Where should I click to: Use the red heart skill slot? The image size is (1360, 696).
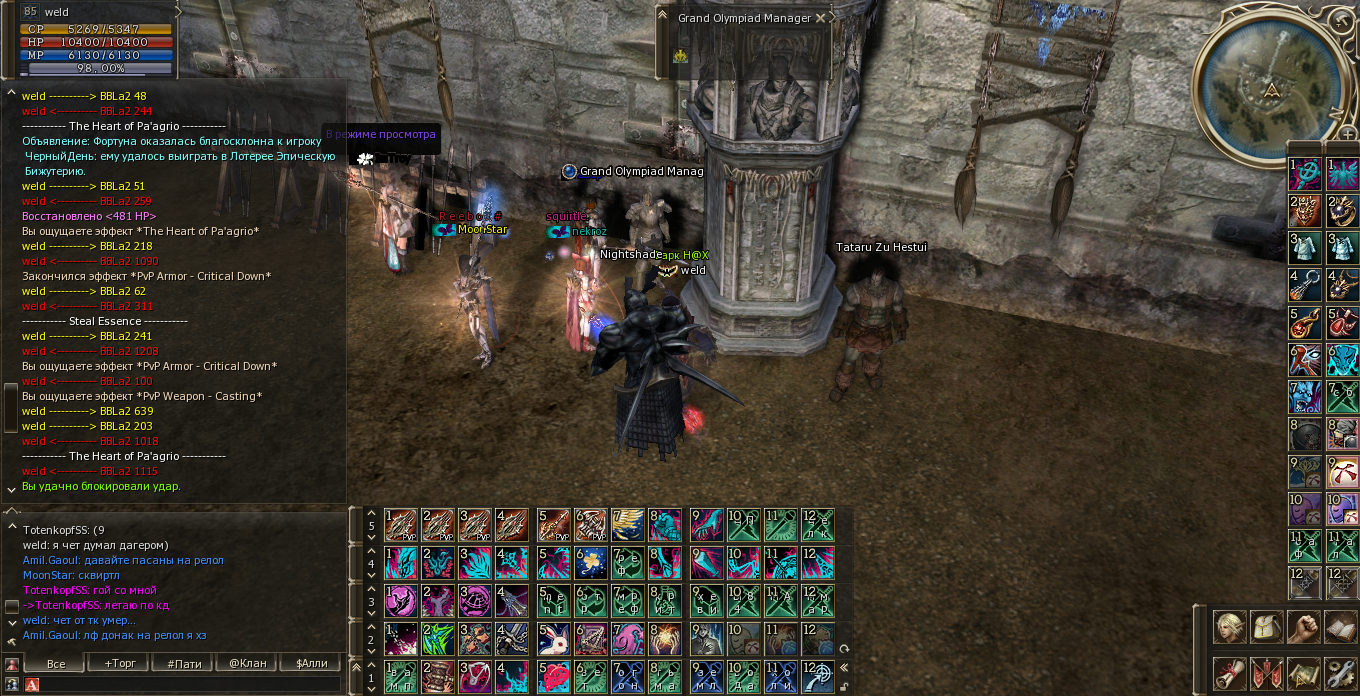pyautogui.click(x=553, y=676)
